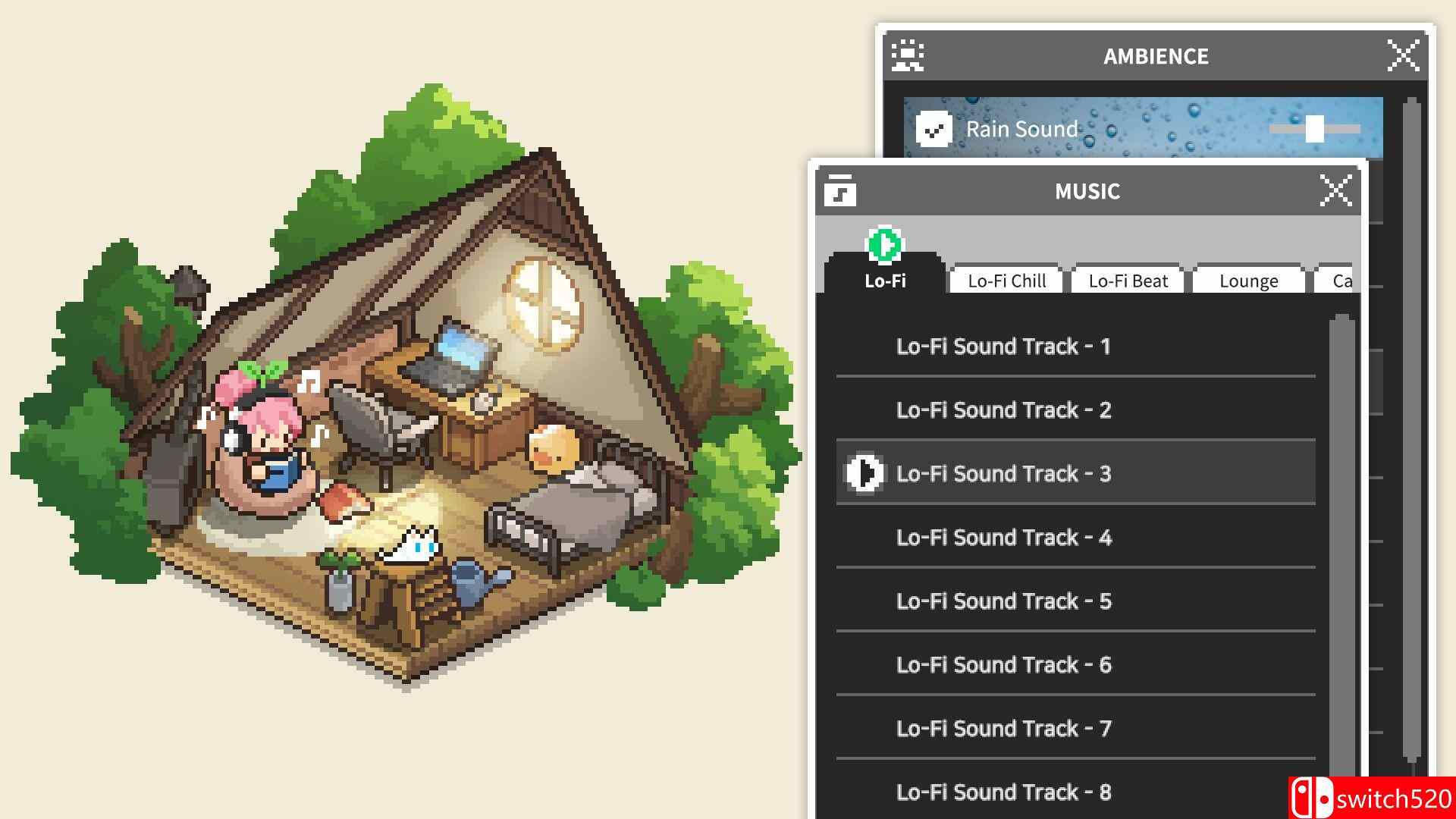Viewport: 1456px width, 819px height.
Task: Toggle the Rain Sound checkbox off
Action: (x=934, y=129)
